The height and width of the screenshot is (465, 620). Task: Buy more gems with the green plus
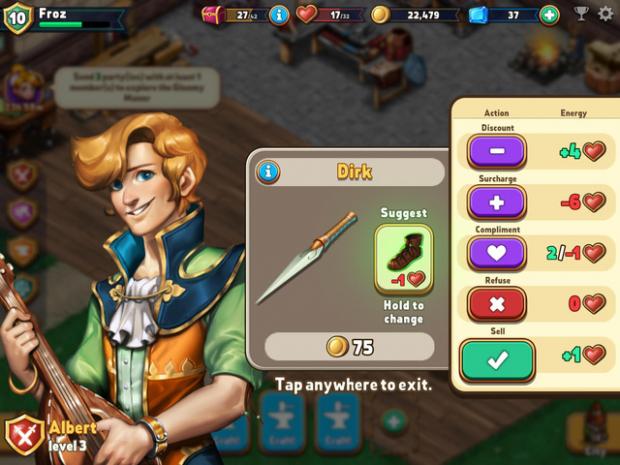point(549,14)
